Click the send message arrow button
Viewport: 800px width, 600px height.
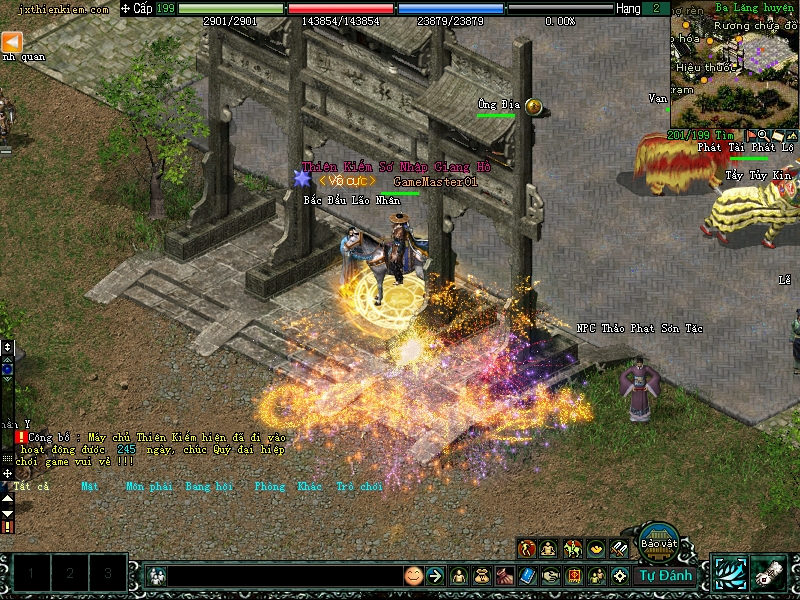(435, 576)
